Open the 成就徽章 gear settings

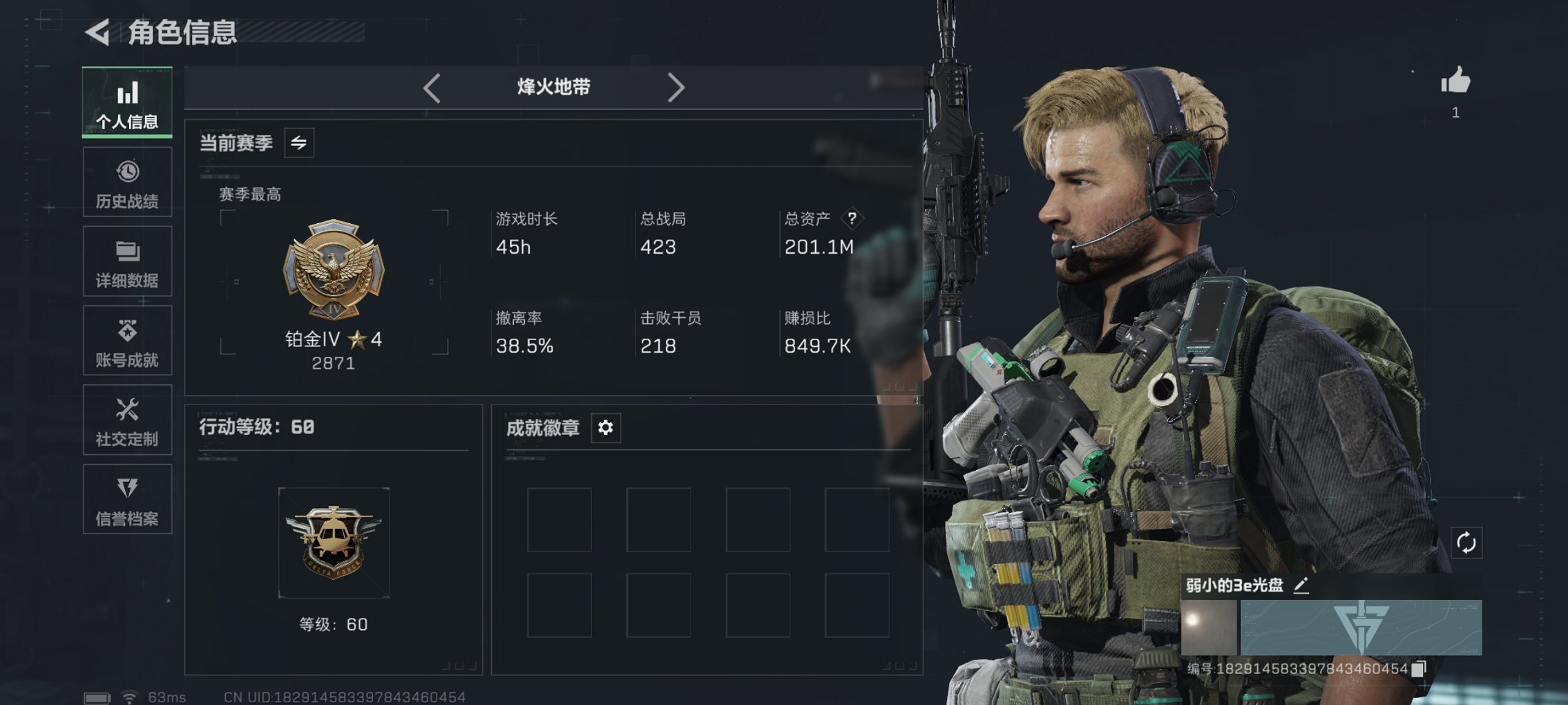(x=606, y=428)
